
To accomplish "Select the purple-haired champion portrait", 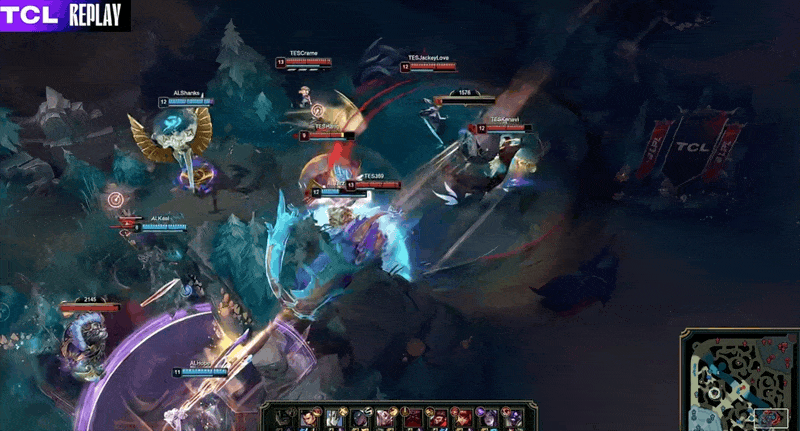I will pos(488,418).
